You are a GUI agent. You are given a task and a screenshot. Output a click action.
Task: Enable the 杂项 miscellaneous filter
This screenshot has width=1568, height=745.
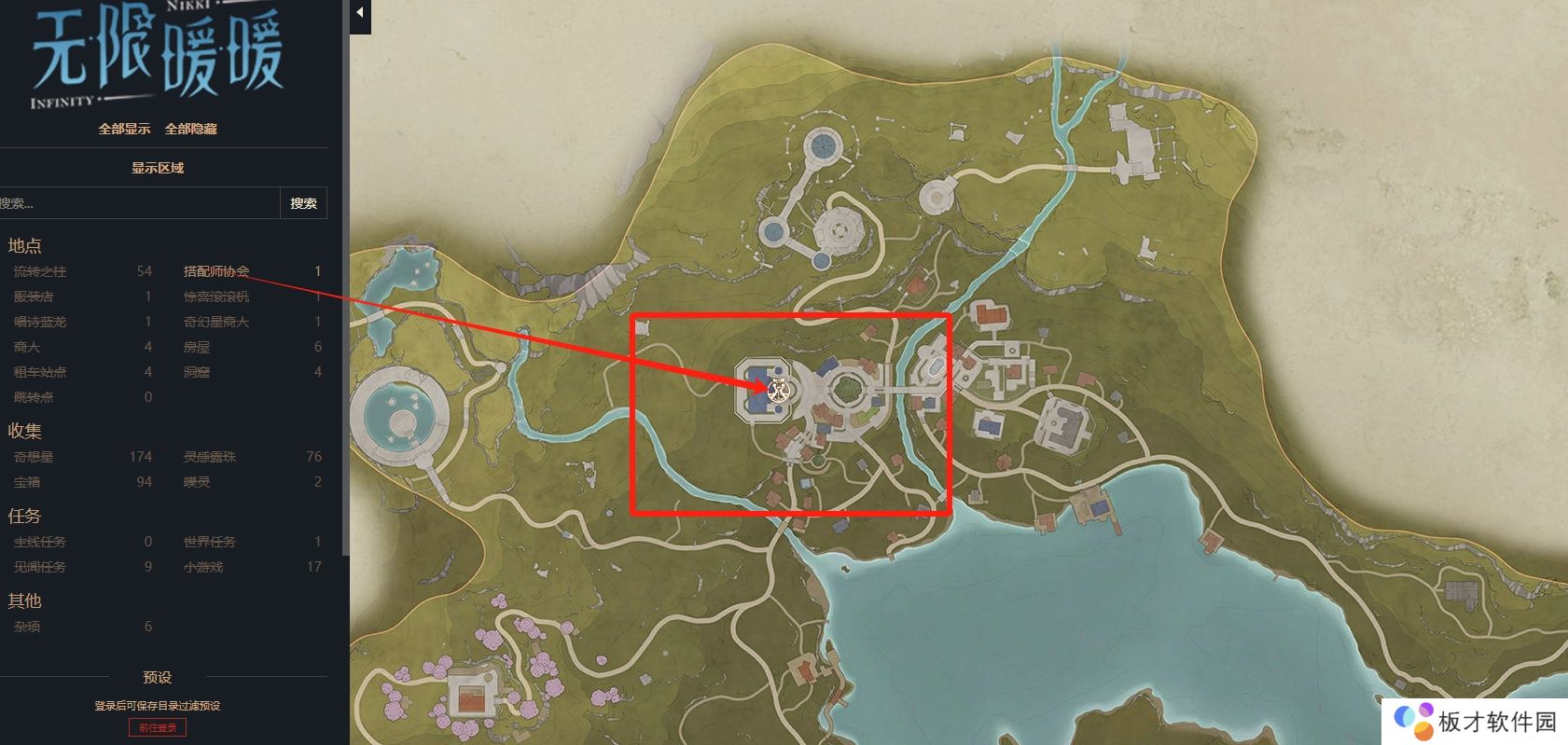[27, 627]
